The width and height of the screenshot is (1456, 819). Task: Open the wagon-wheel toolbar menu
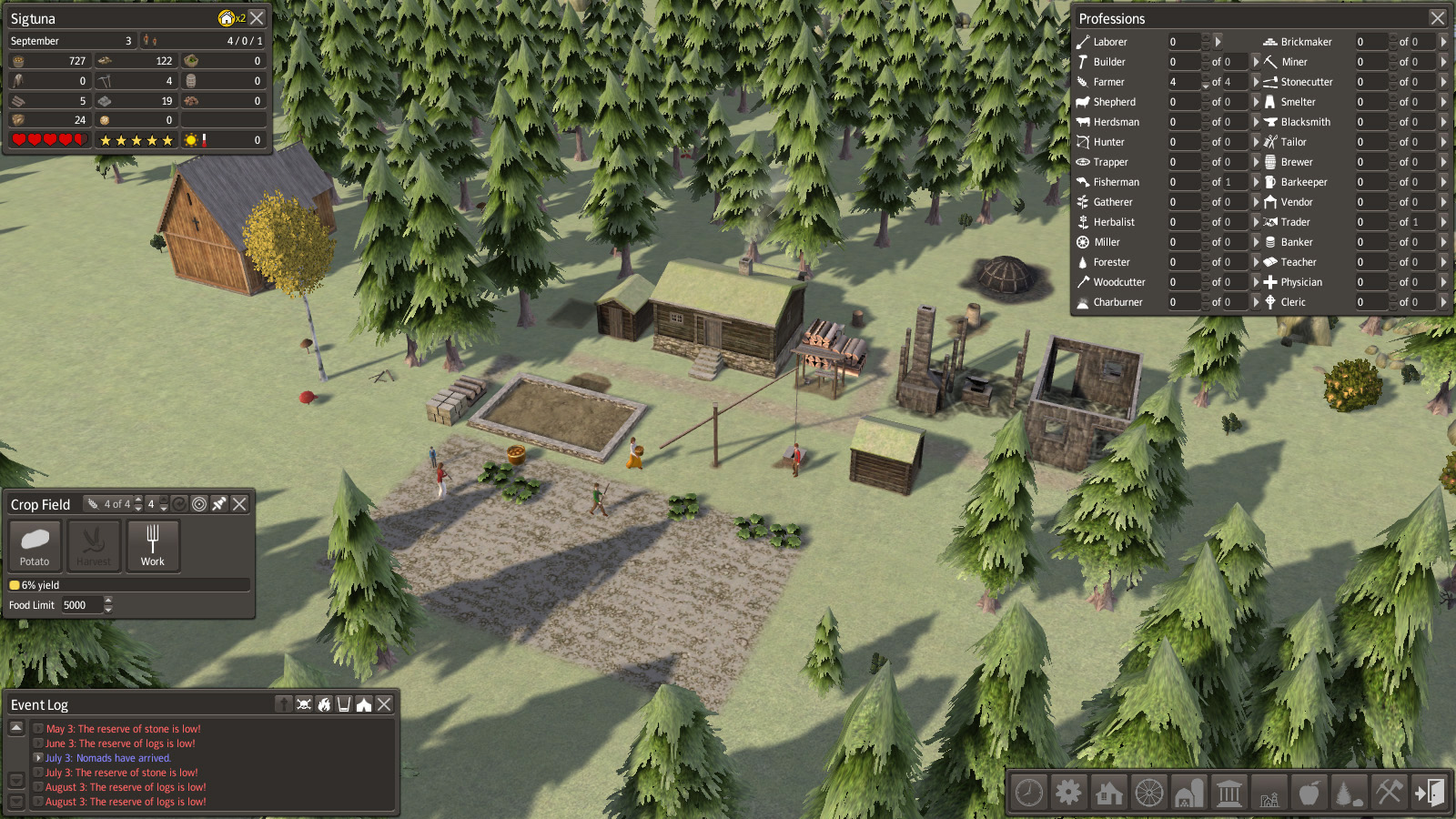point(1149,793)
